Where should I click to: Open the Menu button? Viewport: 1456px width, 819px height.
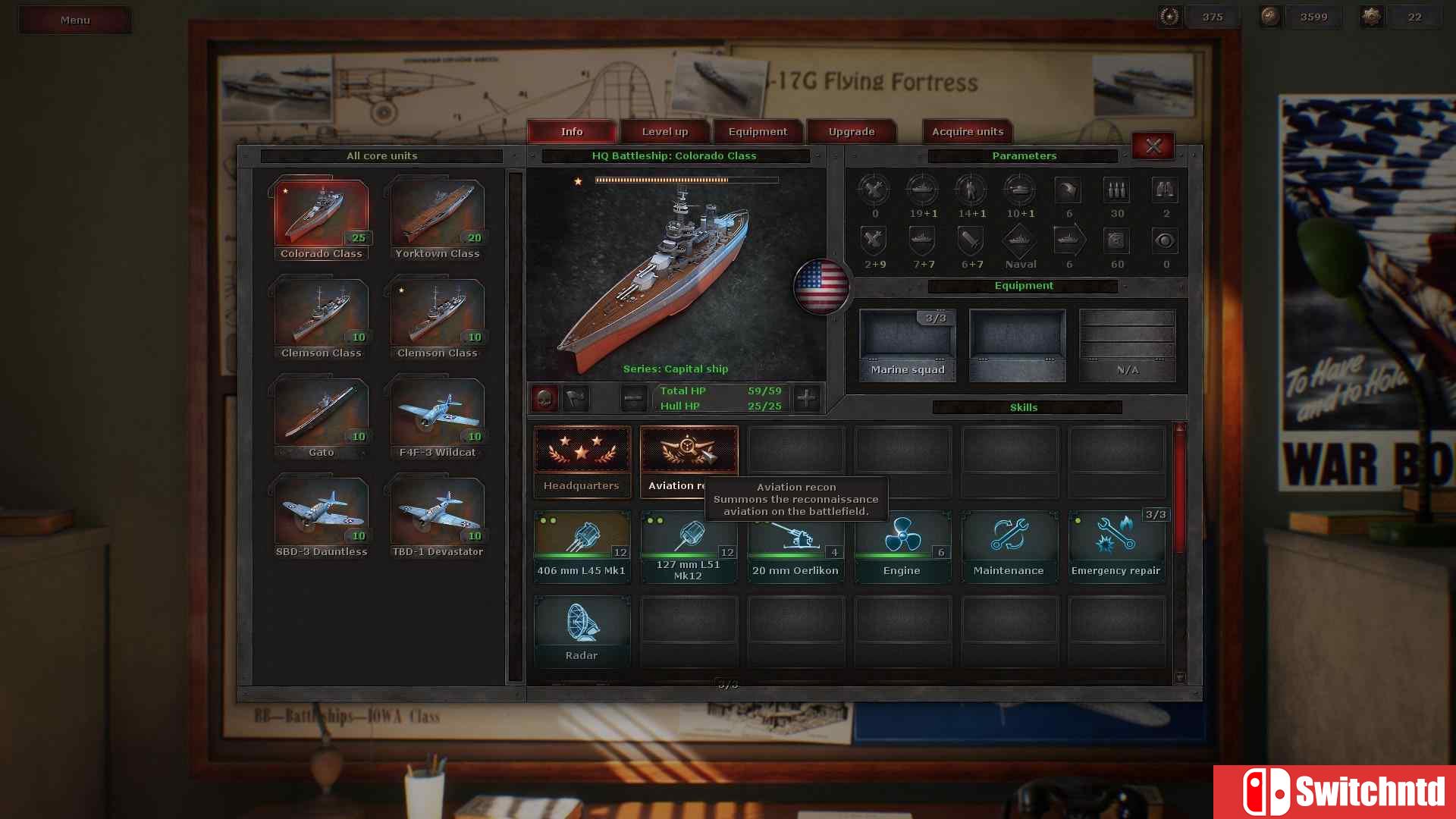pyautogui.click(x=75, y=20)
